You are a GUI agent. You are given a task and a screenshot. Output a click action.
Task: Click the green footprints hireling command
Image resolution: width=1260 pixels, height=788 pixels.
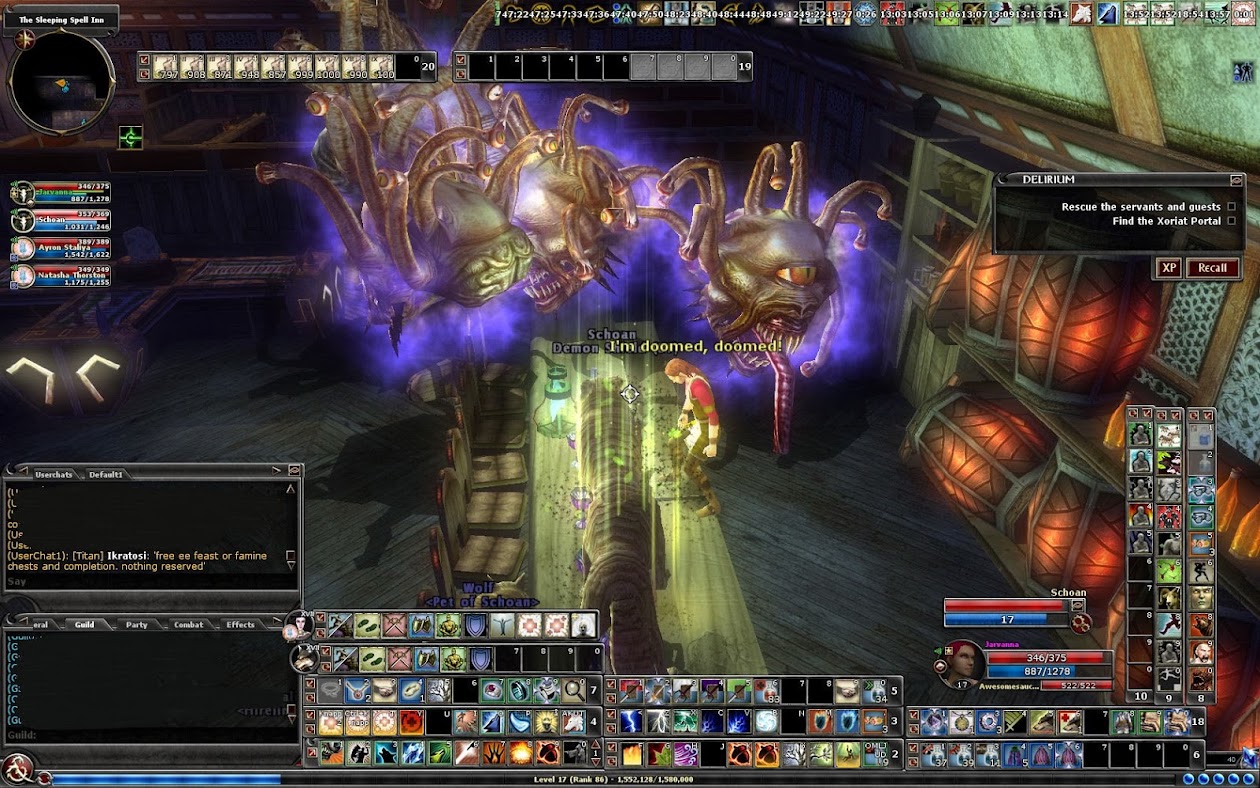pyautogui.click(x=367, y=626)
